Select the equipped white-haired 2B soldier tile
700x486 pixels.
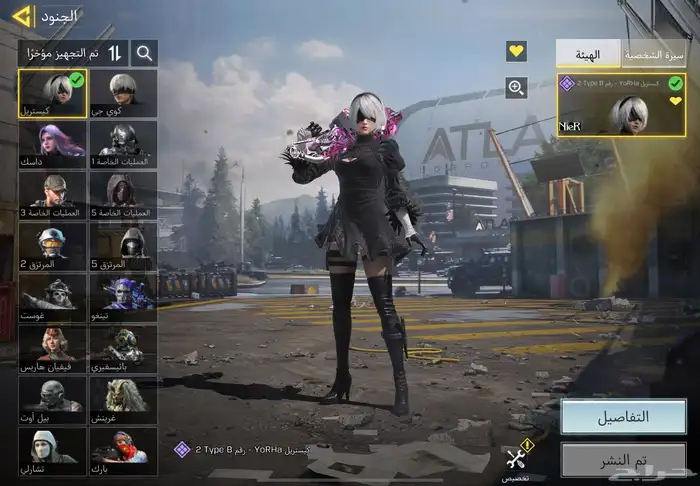click(52, 92)
